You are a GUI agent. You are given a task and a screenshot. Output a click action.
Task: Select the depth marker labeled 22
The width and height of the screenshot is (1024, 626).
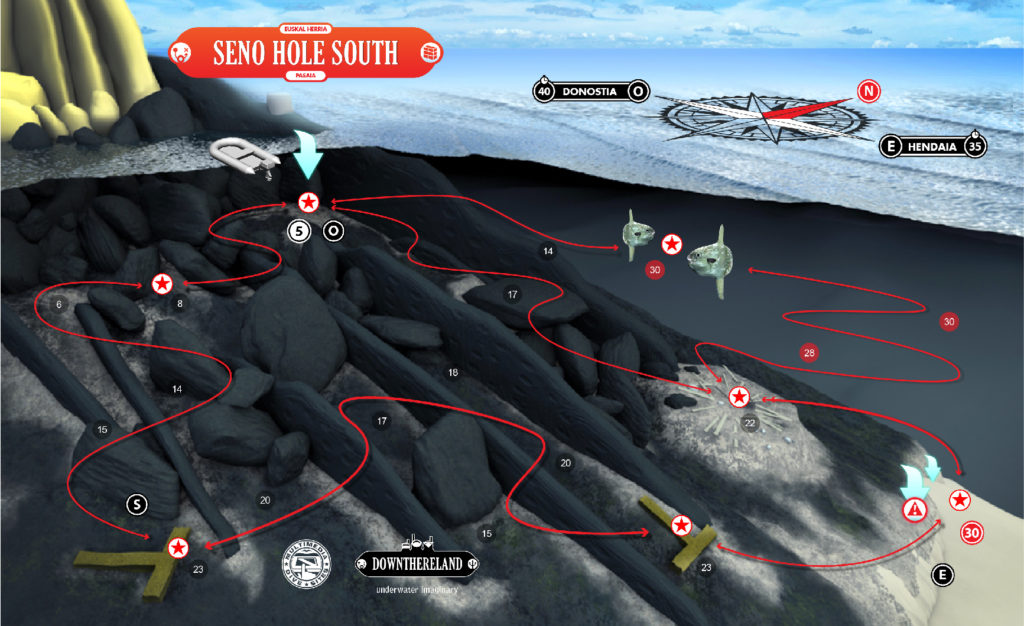[x=749, y=423]
